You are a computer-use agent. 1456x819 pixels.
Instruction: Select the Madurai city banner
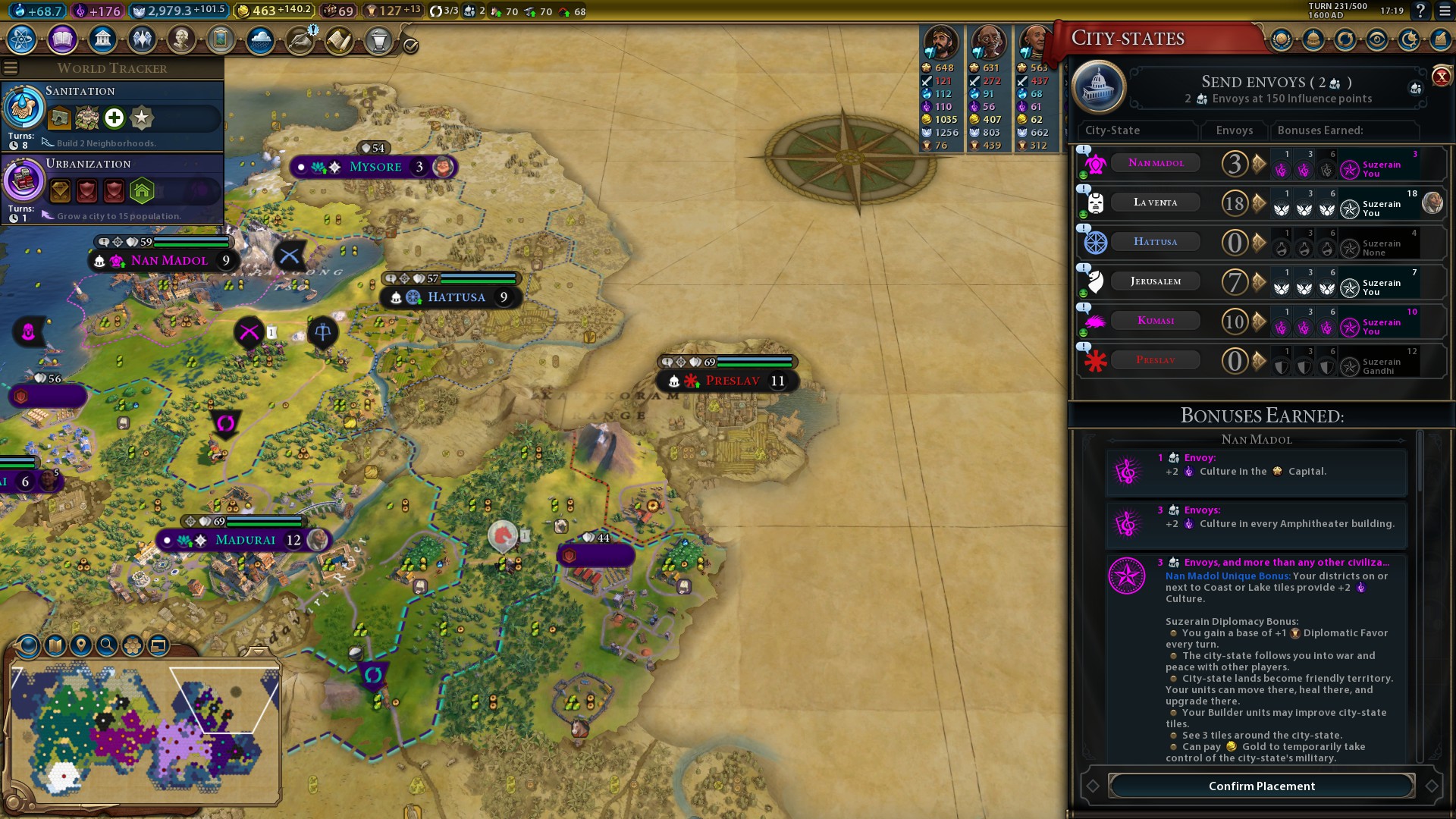[x=245, y=540]
